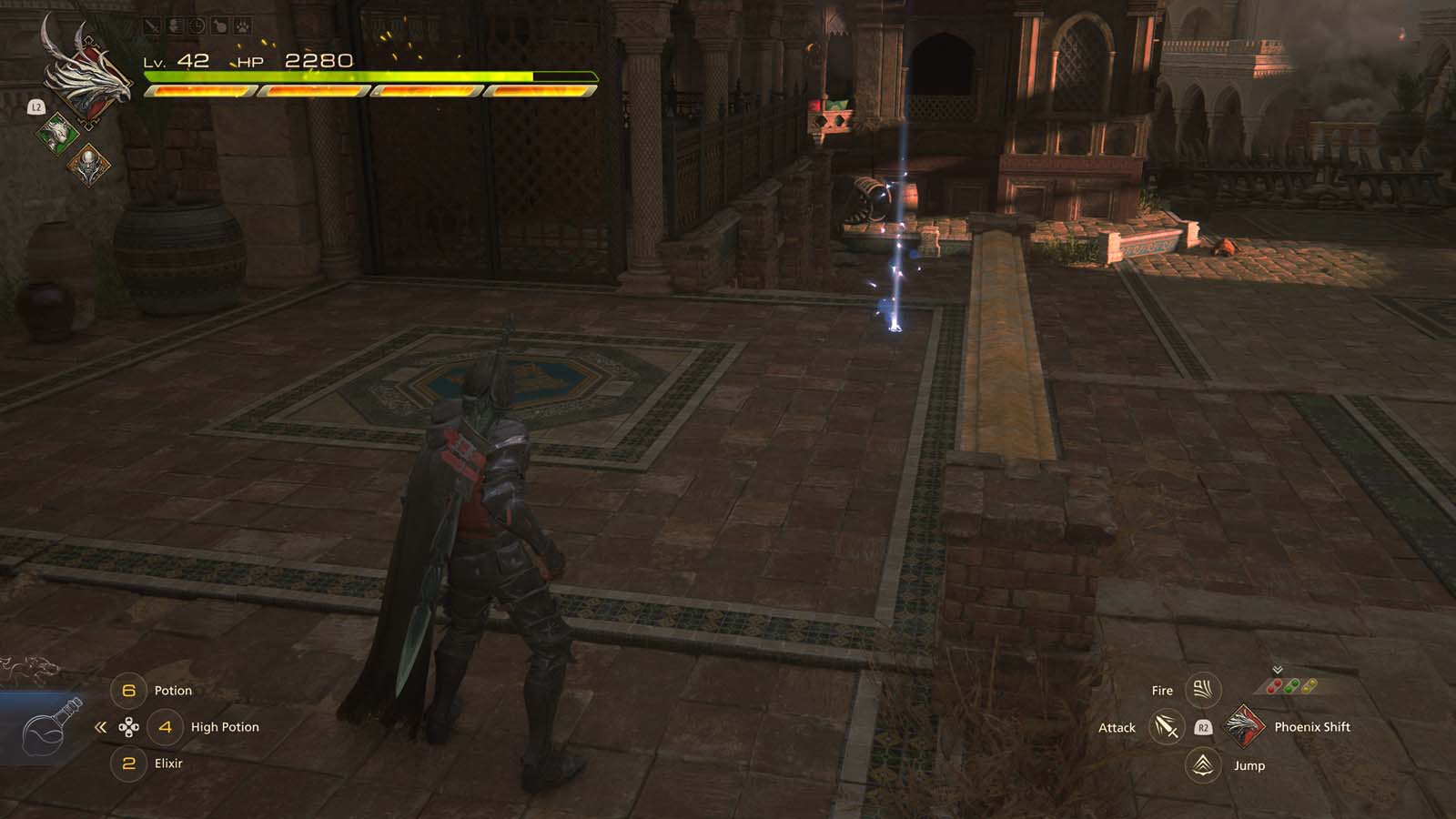Click the Fire ability icon
Image resolution: width=1456 pixels, height=819 pixels.
pyautogui.click(x=1203, y=689)
